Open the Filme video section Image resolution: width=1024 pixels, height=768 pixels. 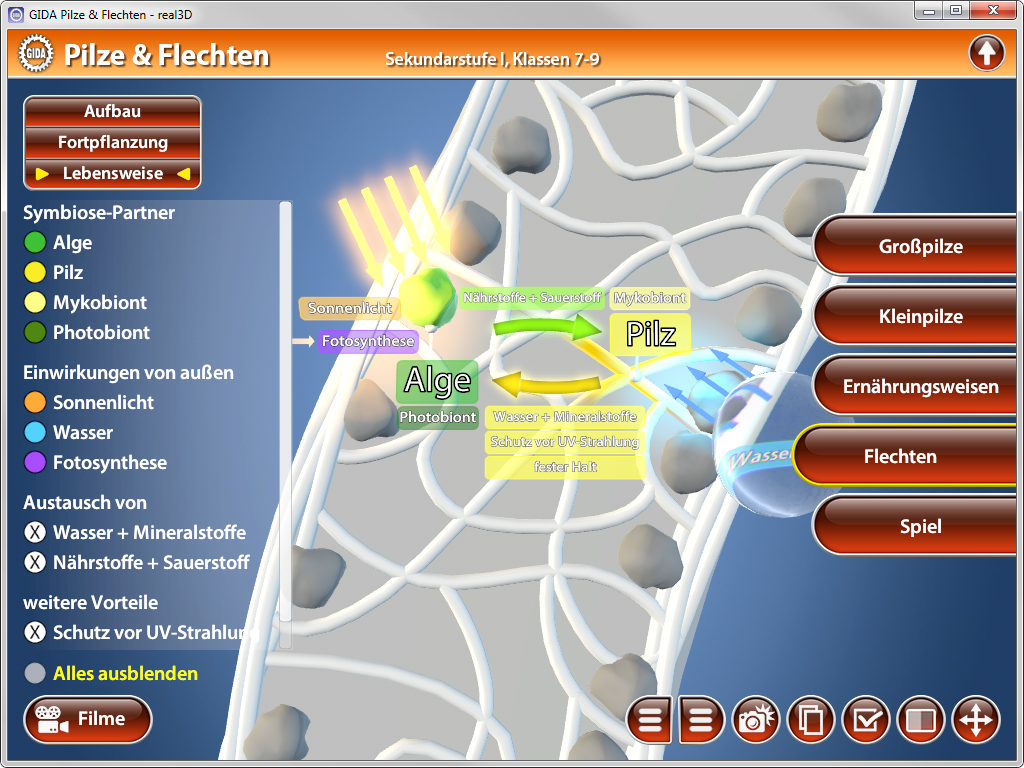[88, 719]
